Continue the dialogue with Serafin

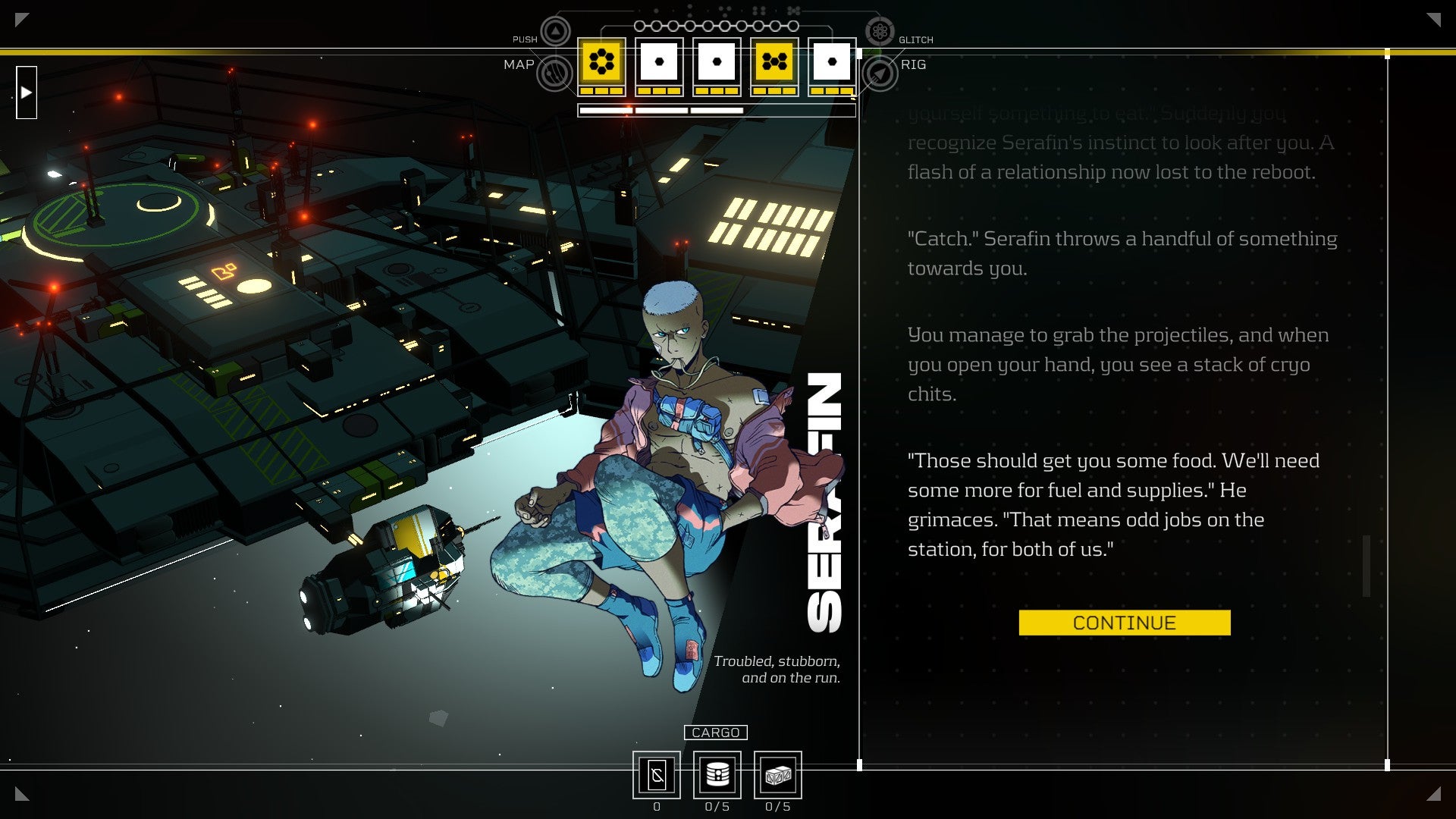pos(1124,623)
